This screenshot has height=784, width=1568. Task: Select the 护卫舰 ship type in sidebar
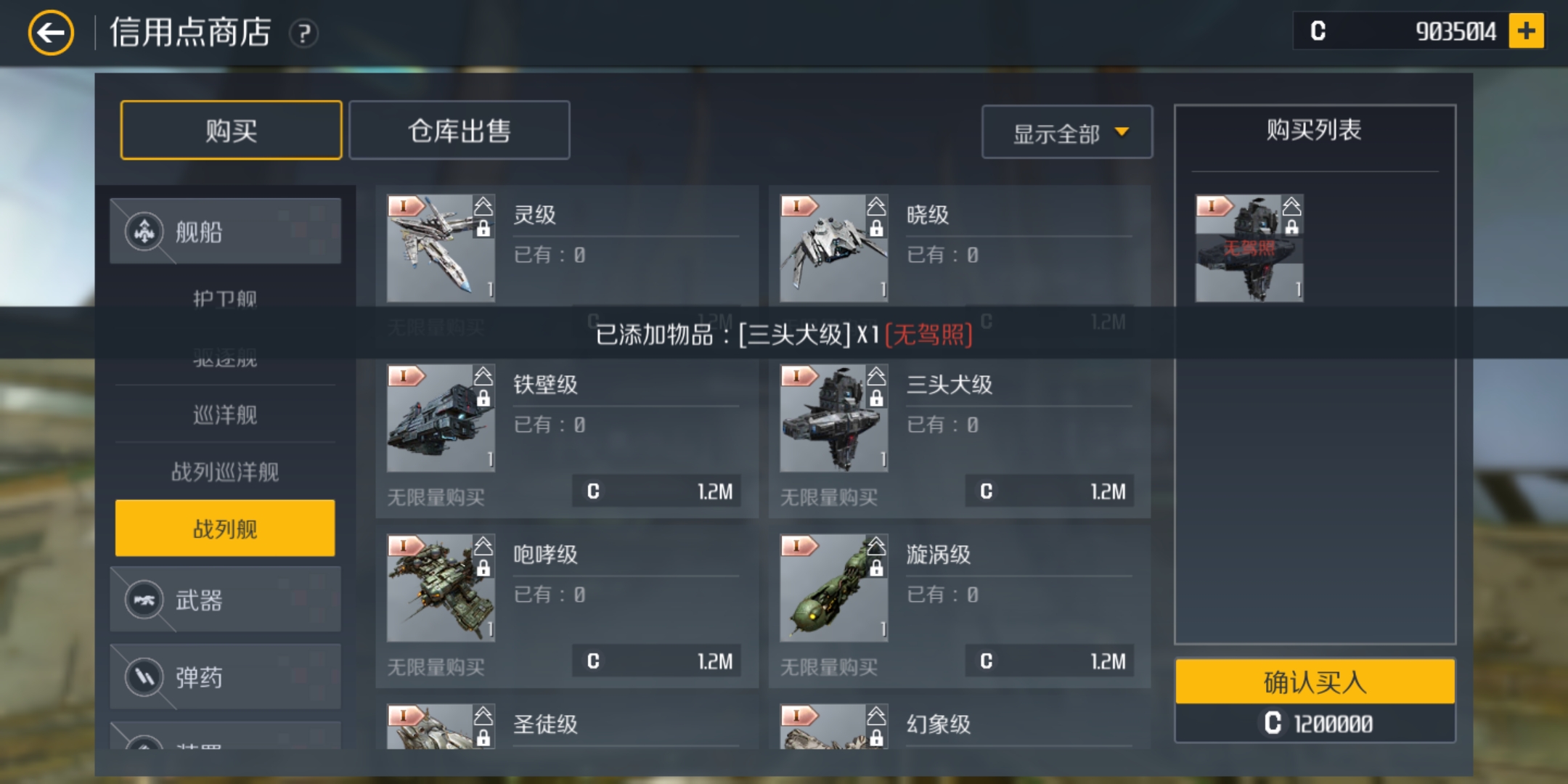[x=225, y=298]
